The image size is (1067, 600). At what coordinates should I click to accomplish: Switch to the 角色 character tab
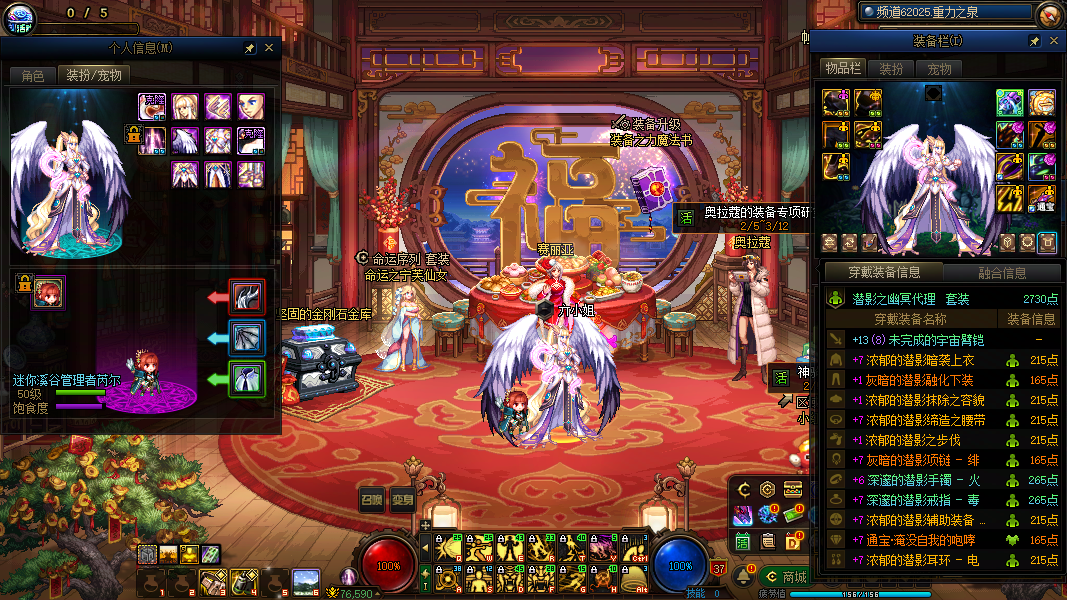click(x=33, y=75)
